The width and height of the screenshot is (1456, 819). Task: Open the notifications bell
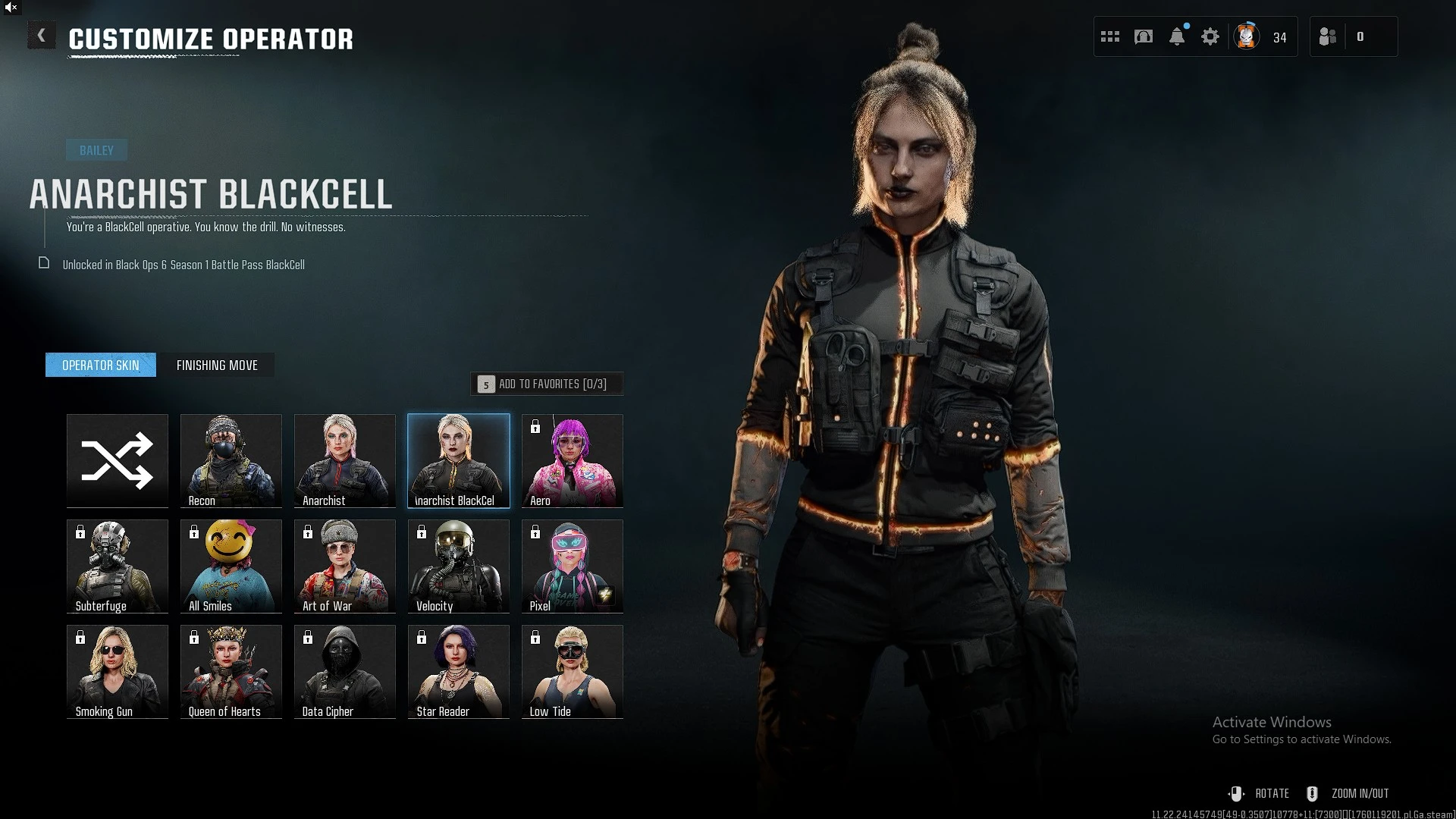coord(1177,36)
